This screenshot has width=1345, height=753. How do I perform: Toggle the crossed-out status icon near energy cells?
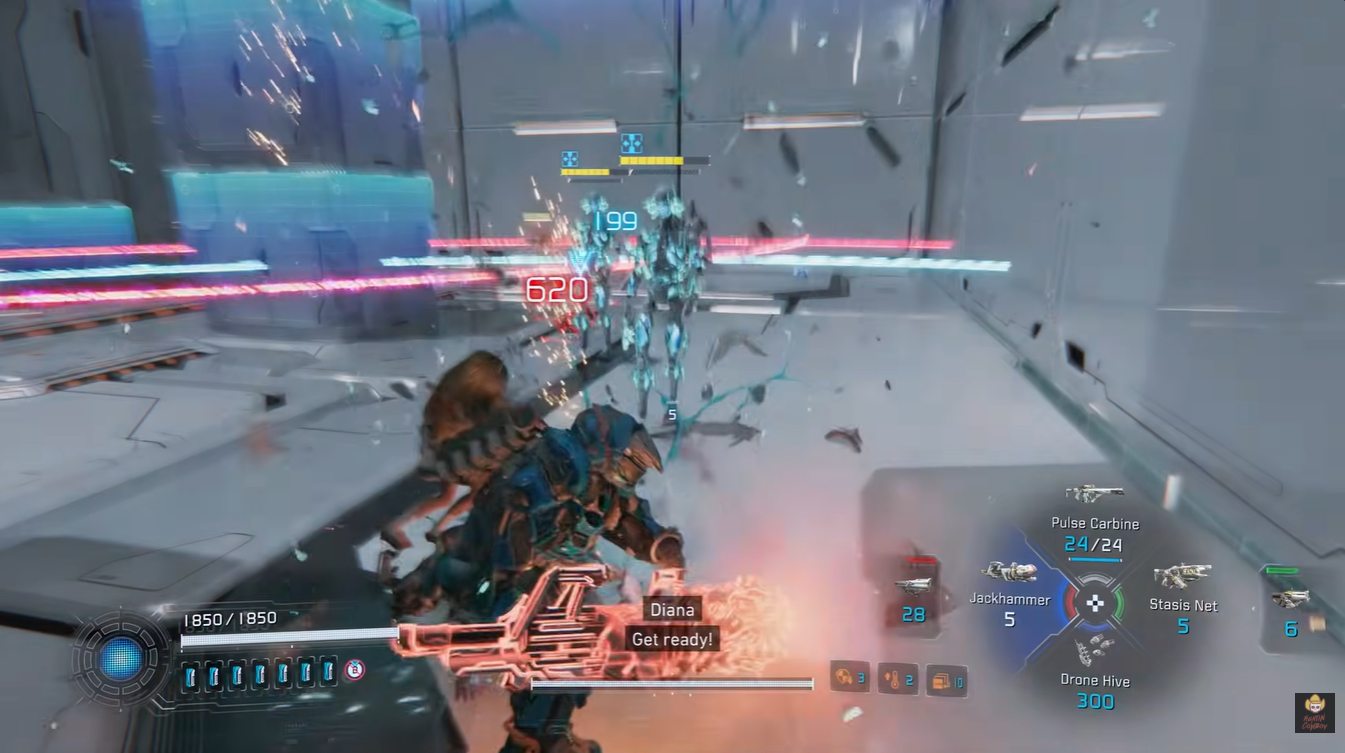point(354,670)
